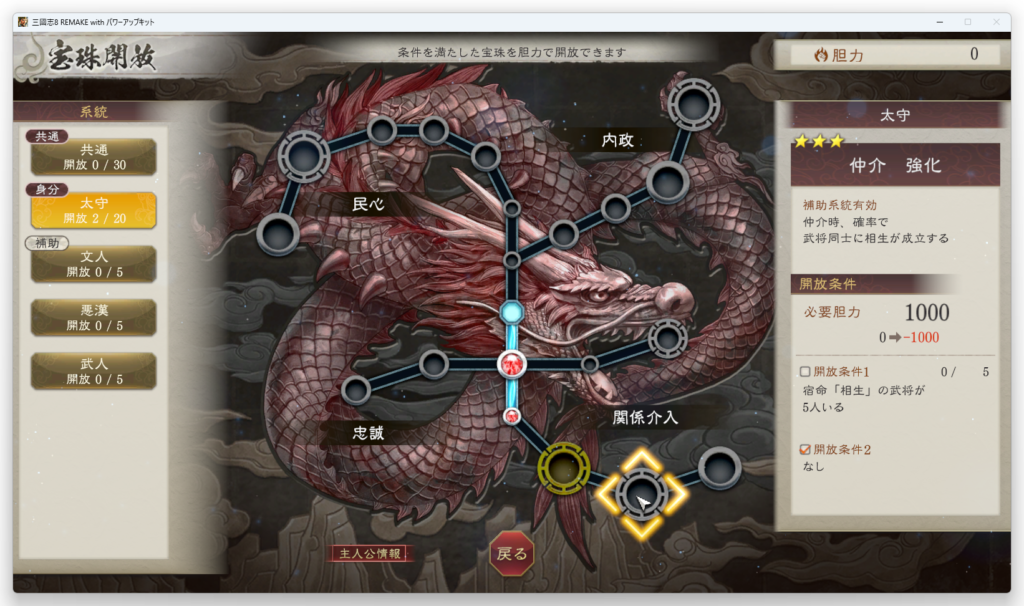Click the glowing cyan orb
1024x606 pixels.
(x=512, y=313)
